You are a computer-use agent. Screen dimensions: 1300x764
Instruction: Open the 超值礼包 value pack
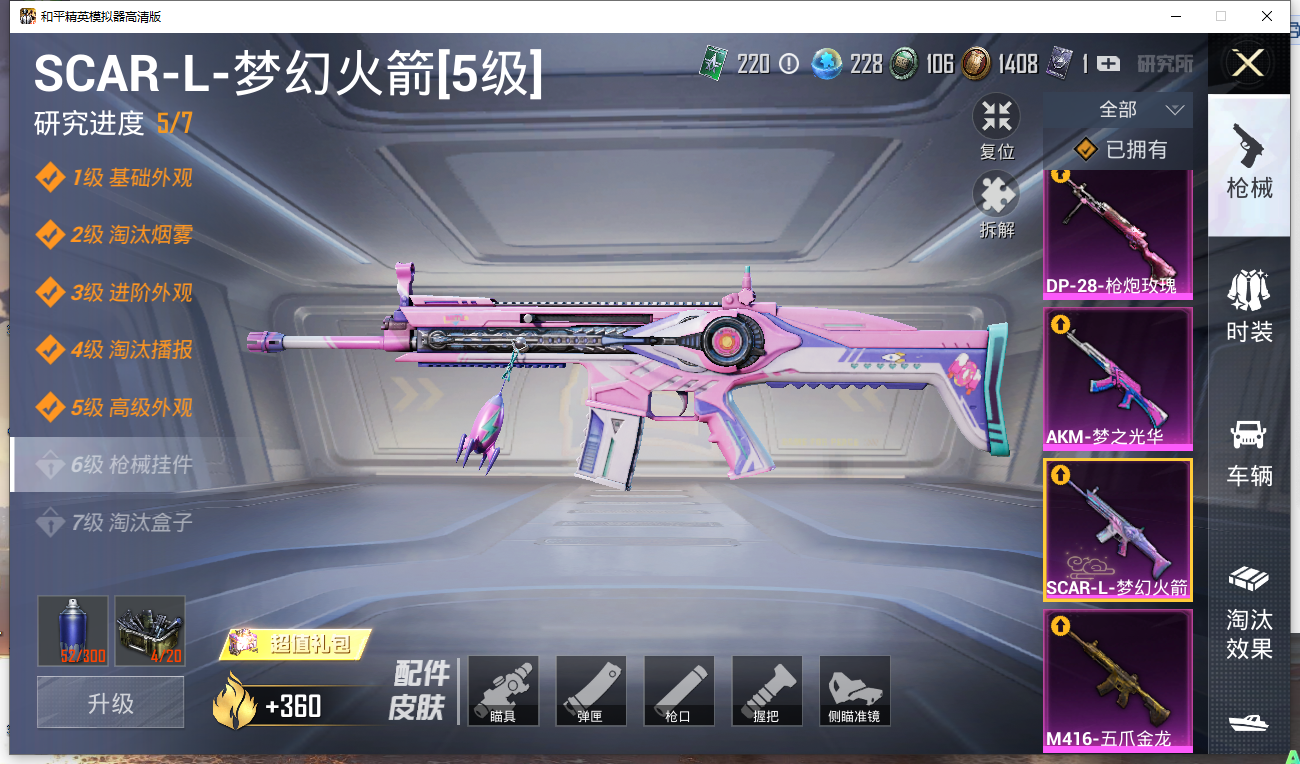tap(296, 644)
